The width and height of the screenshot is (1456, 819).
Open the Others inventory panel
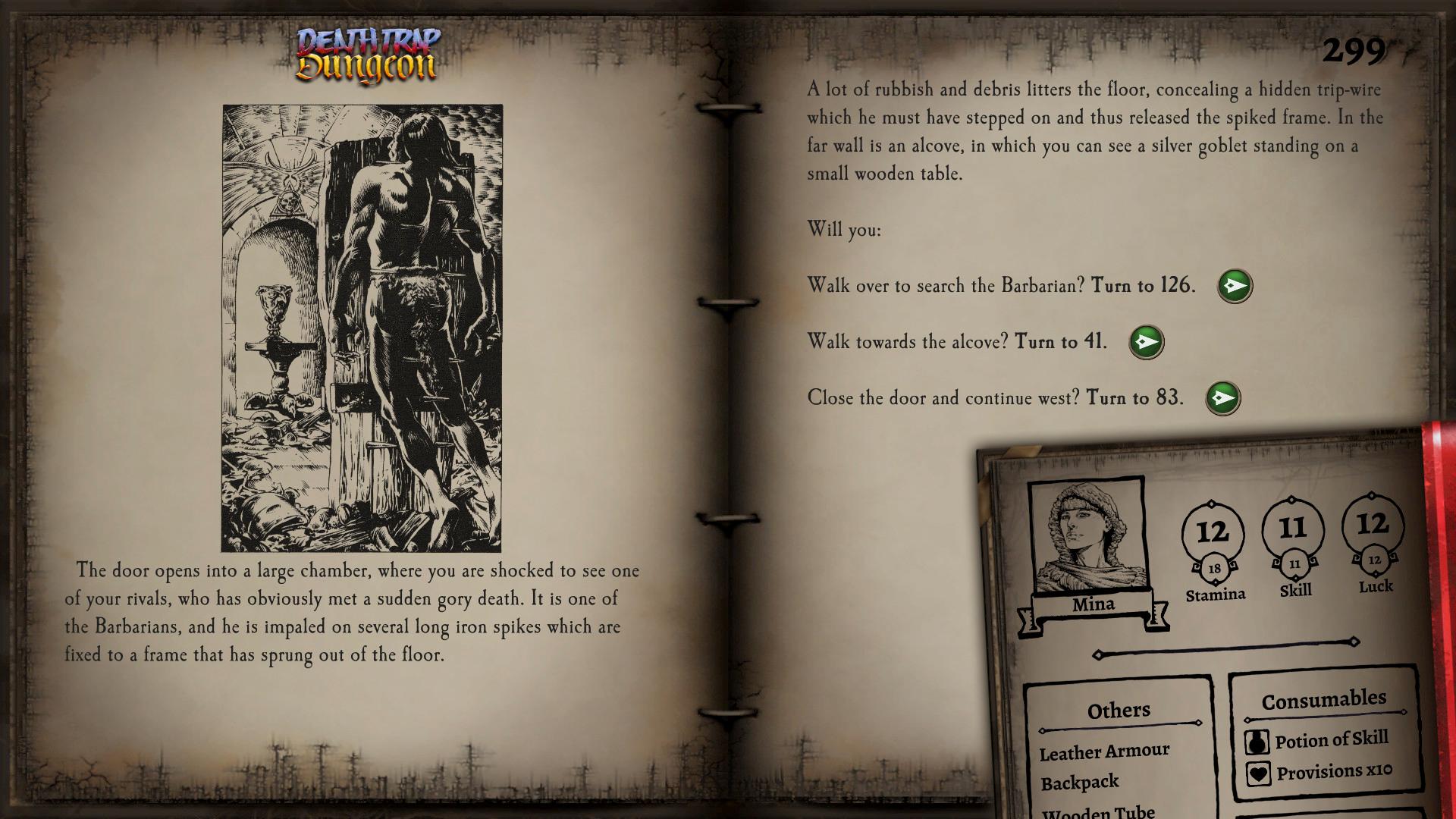pos(1119,710)
